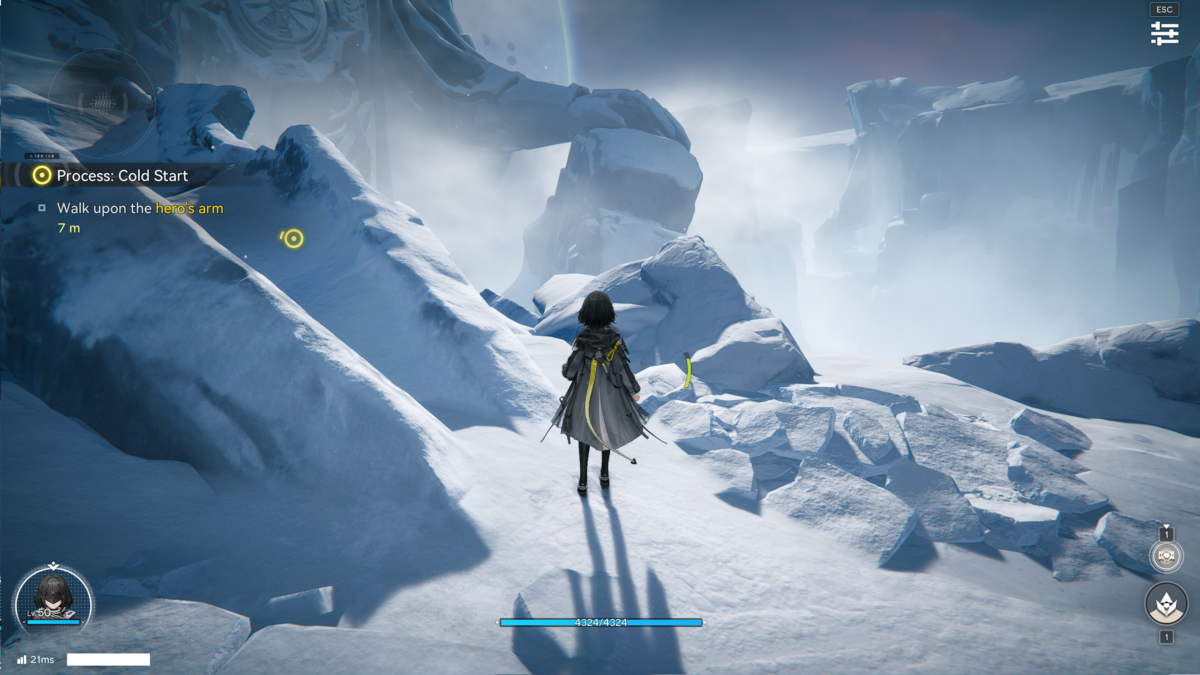
Task: Click the Walk upon the hero's arm objective
Action: 139,208
